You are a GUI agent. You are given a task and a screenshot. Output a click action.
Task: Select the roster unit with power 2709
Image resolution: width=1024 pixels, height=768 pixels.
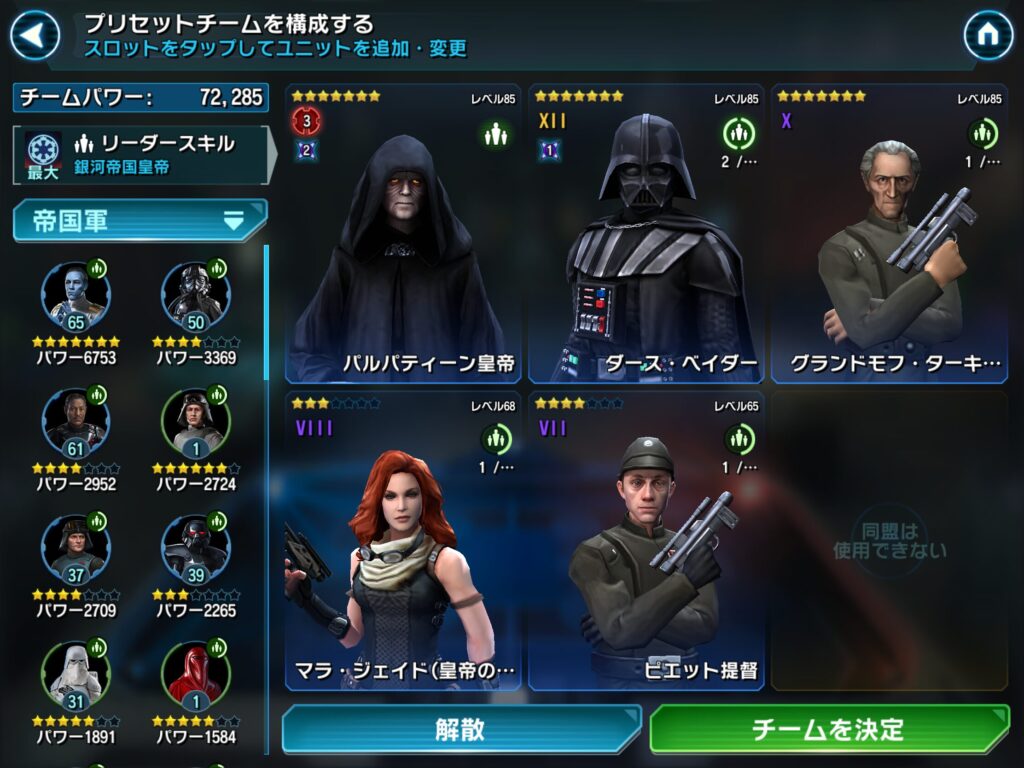click(x=76, y=549)
